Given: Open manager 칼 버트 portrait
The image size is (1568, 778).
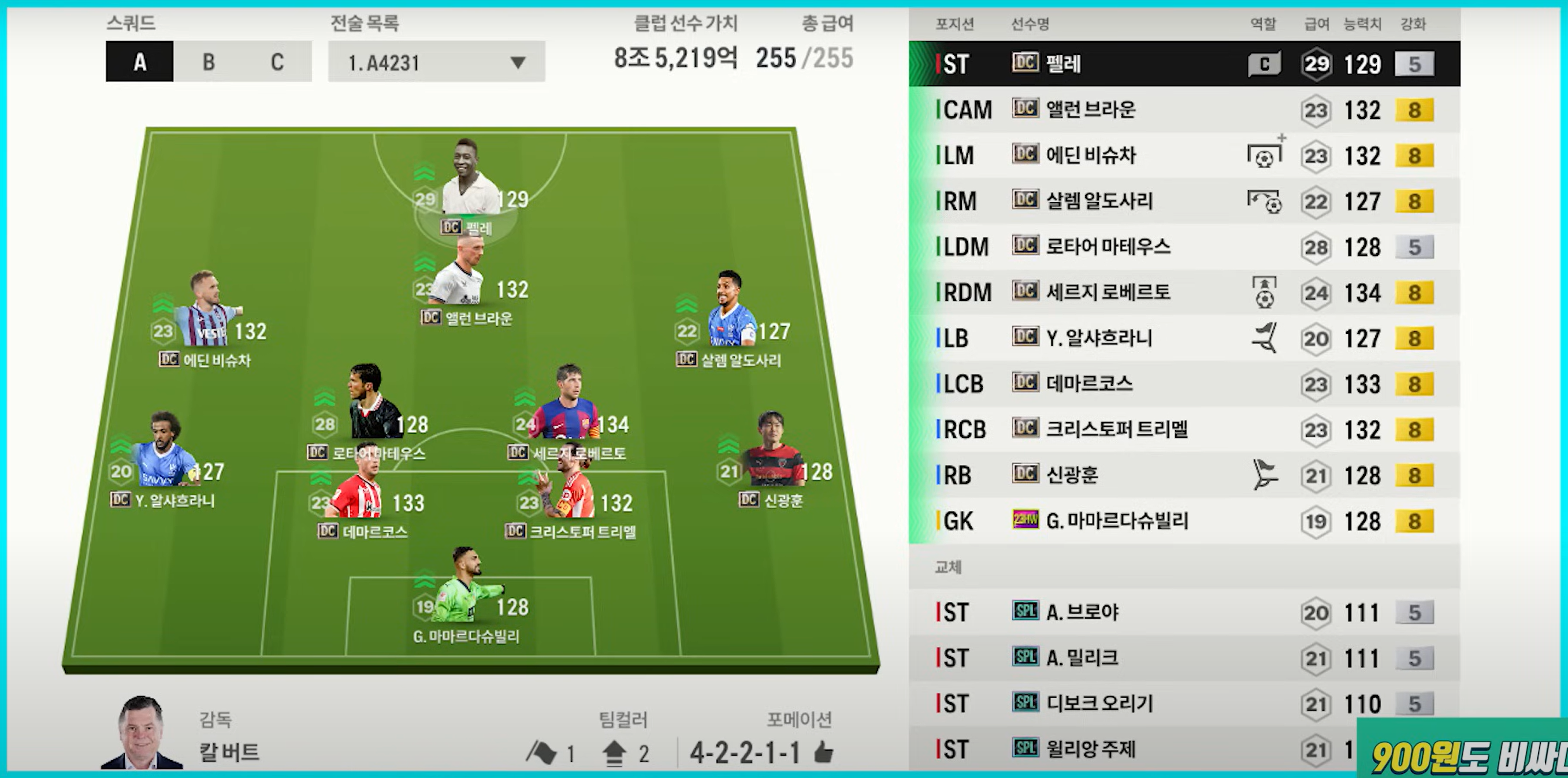Looking at the screenshot, I should 141,734.
